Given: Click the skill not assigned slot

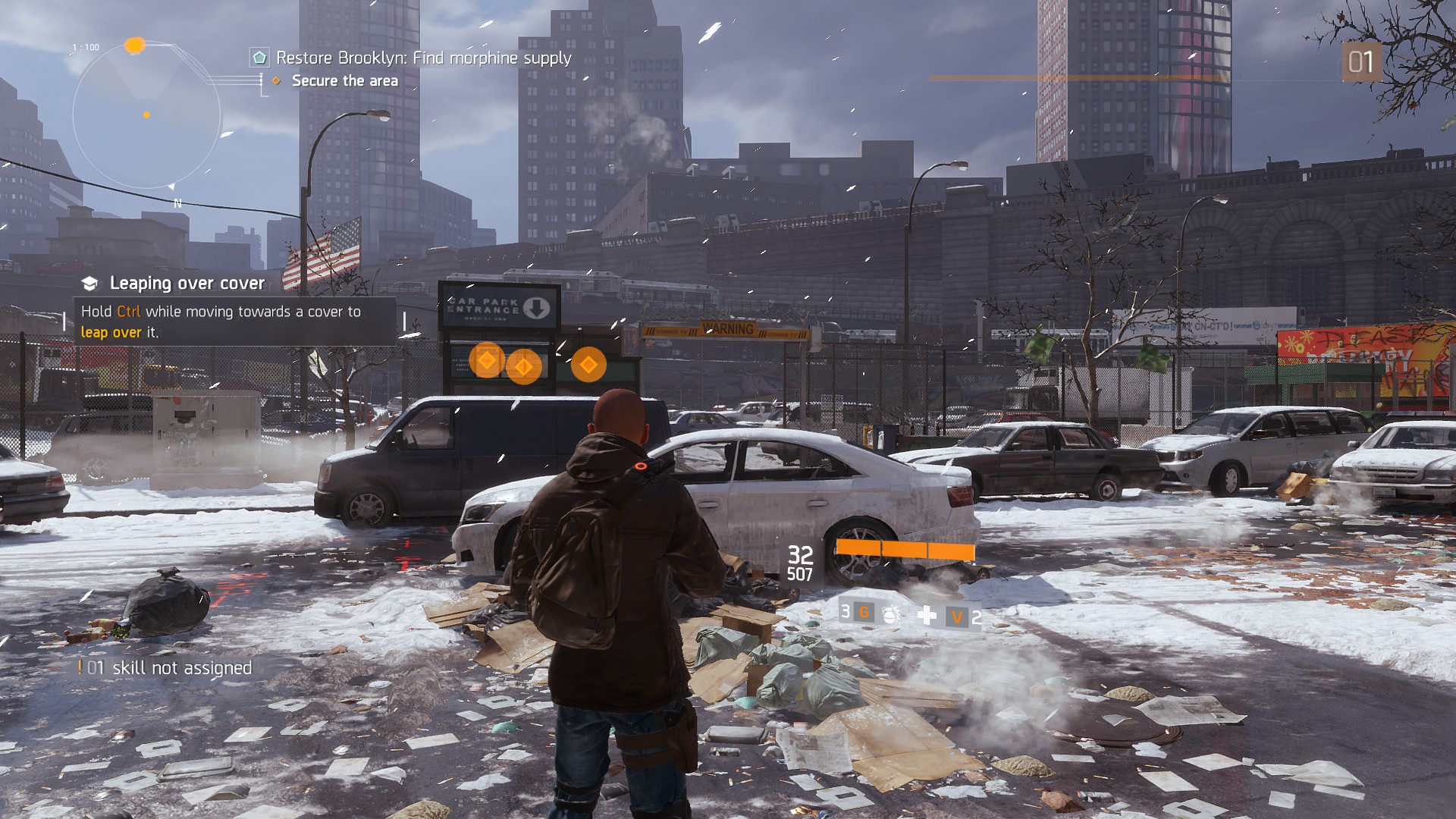Looking at the screenshot, I should 165,668.
